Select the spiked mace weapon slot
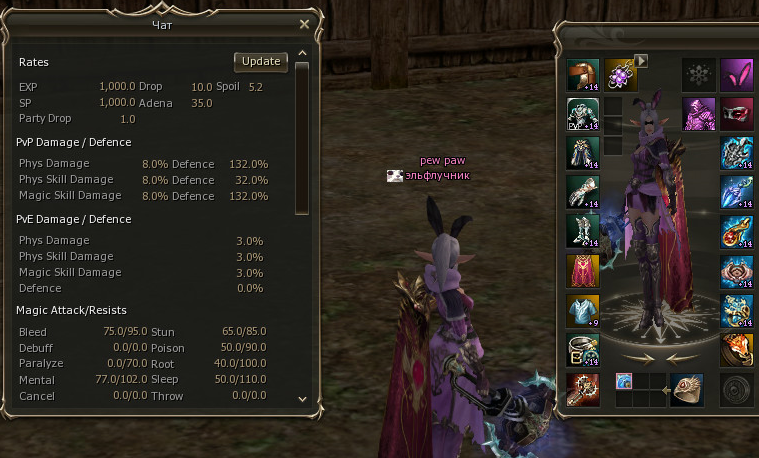Viewport: 759px width, 458px height. pos(583,388)
